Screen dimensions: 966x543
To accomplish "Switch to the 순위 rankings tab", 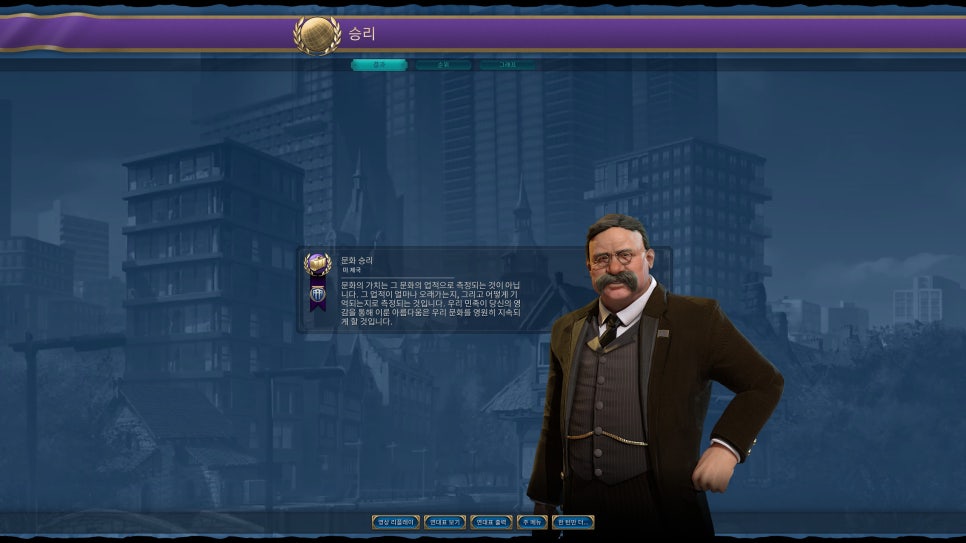I will 443,65.
